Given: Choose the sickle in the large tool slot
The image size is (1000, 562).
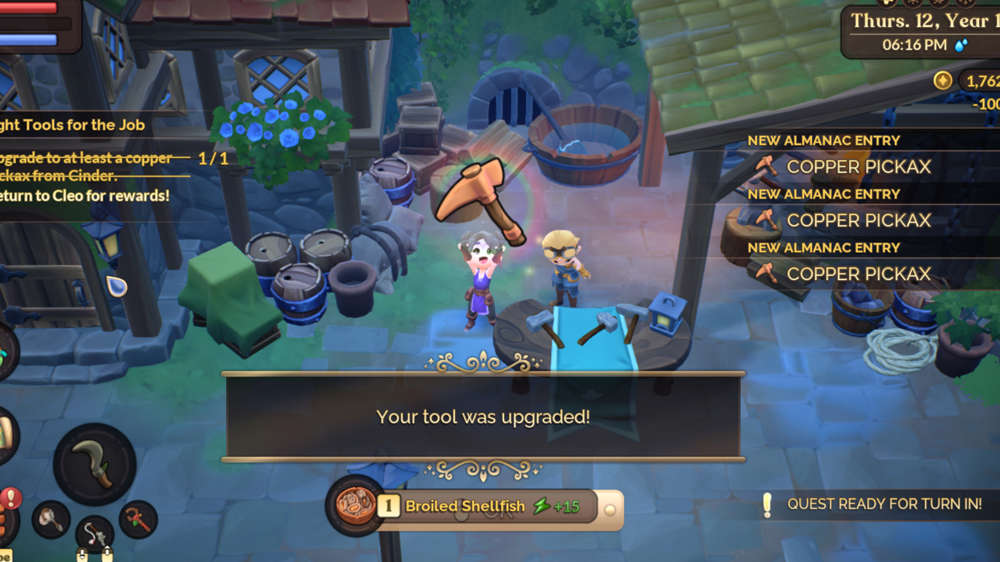Looking at the screenshot, I should [x=94, y=465].
